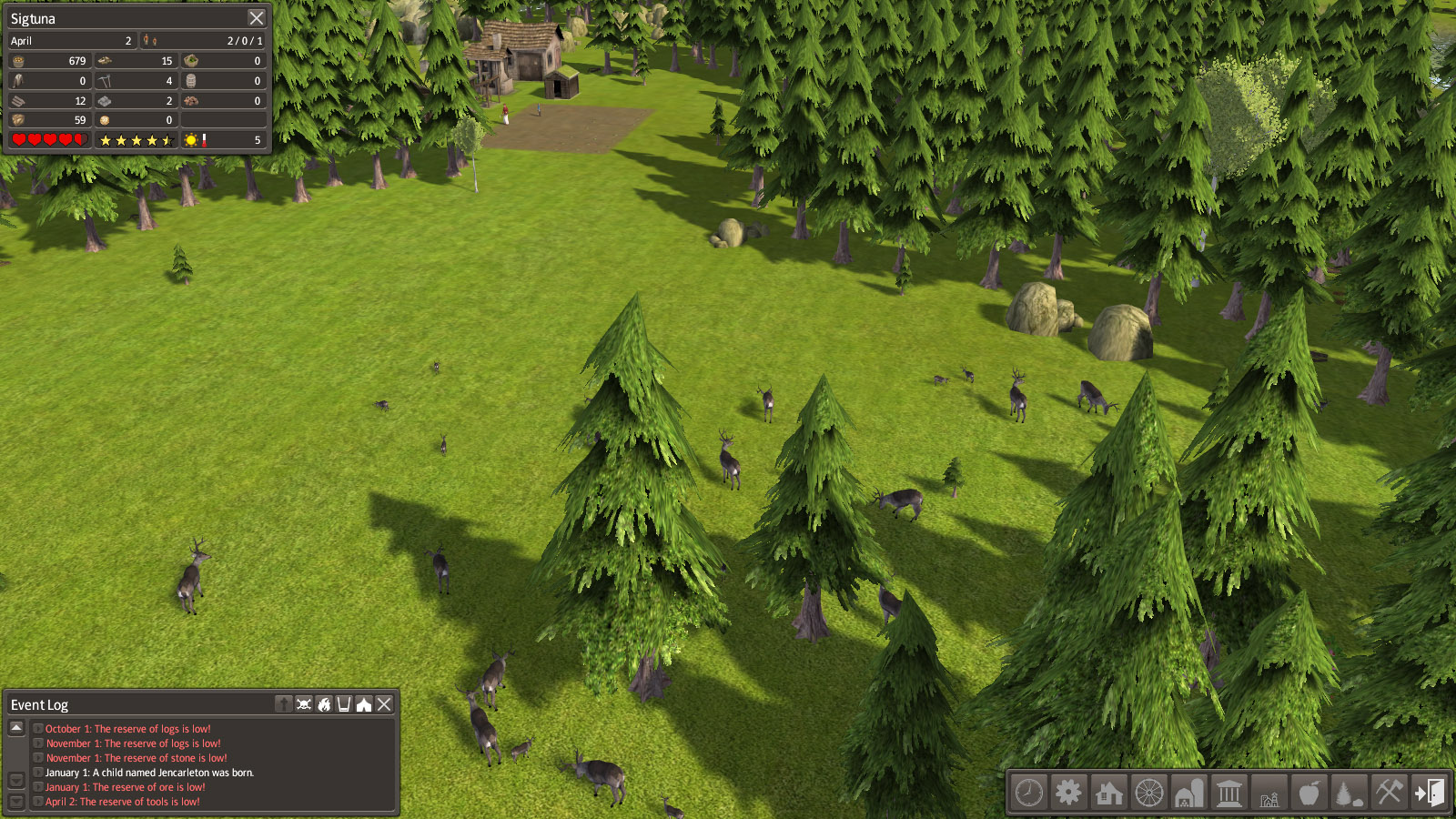Toggle the house town events filter
The height and width of the screenshot is (819, 1456).
(364, 704)
